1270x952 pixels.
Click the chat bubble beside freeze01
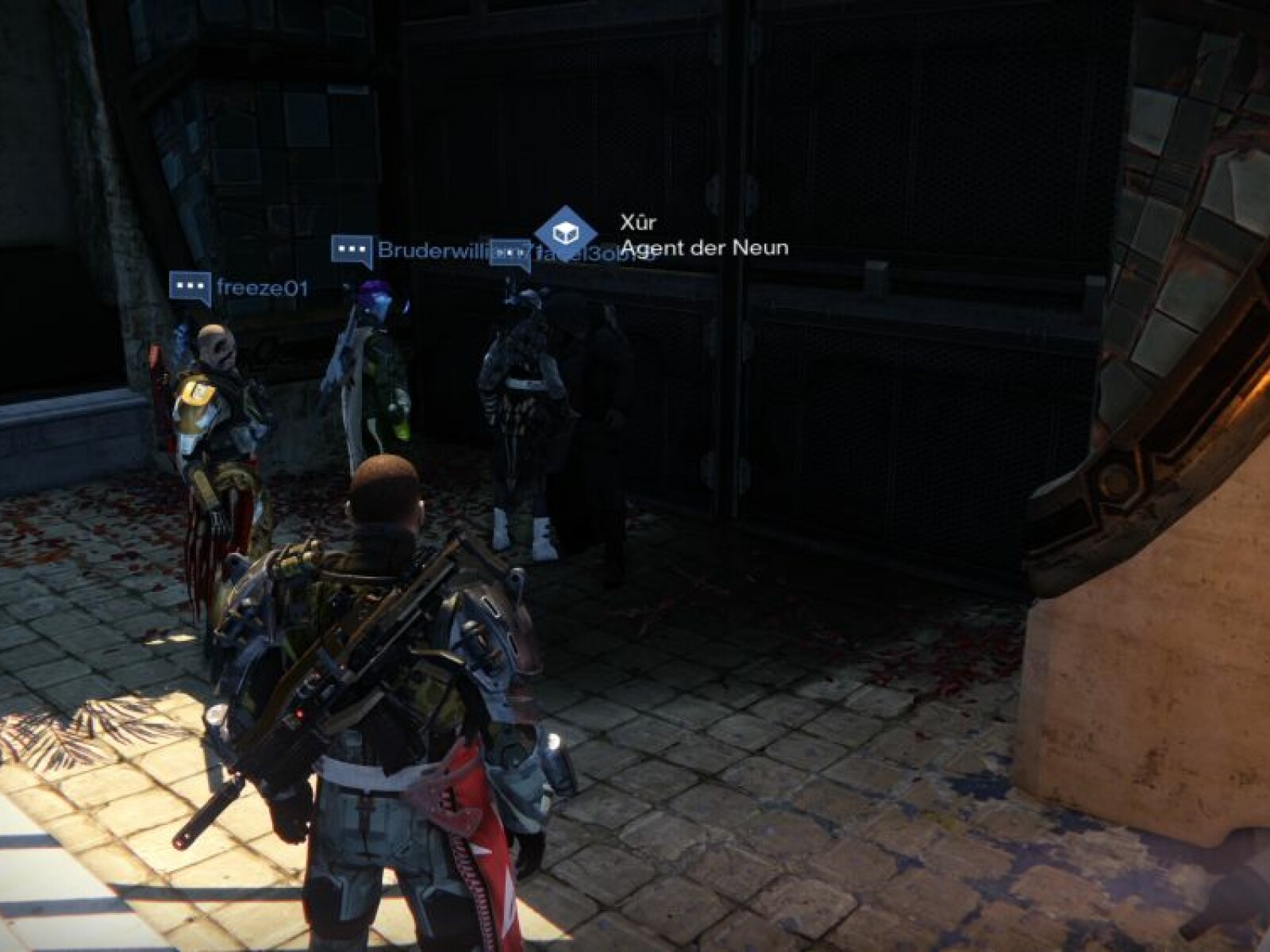tap(190, 286)
